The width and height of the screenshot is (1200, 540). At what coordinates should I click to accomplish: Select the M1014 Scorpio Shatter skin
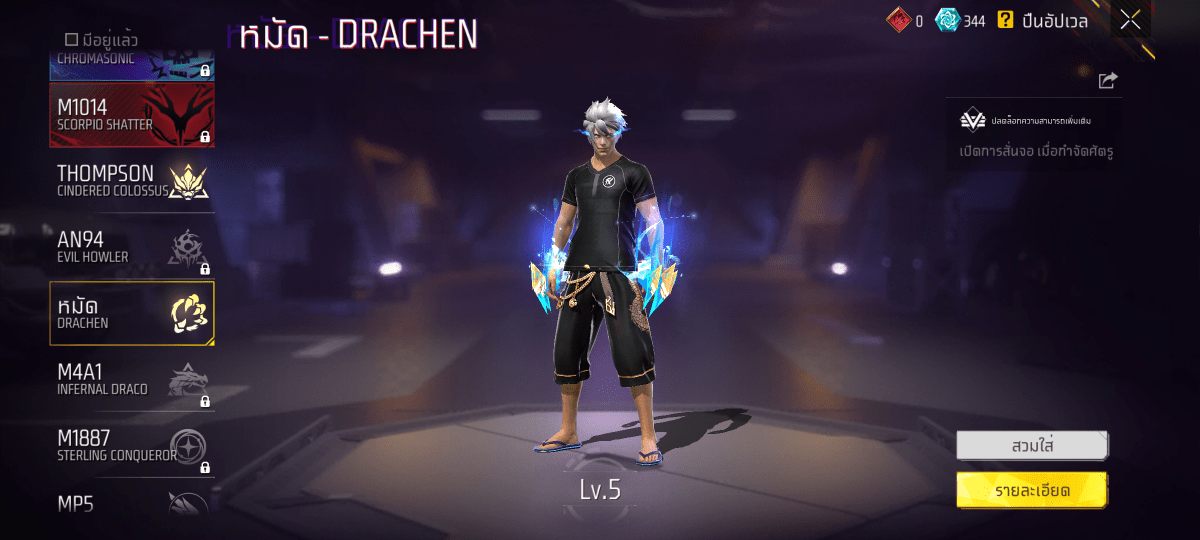[131, 115]
